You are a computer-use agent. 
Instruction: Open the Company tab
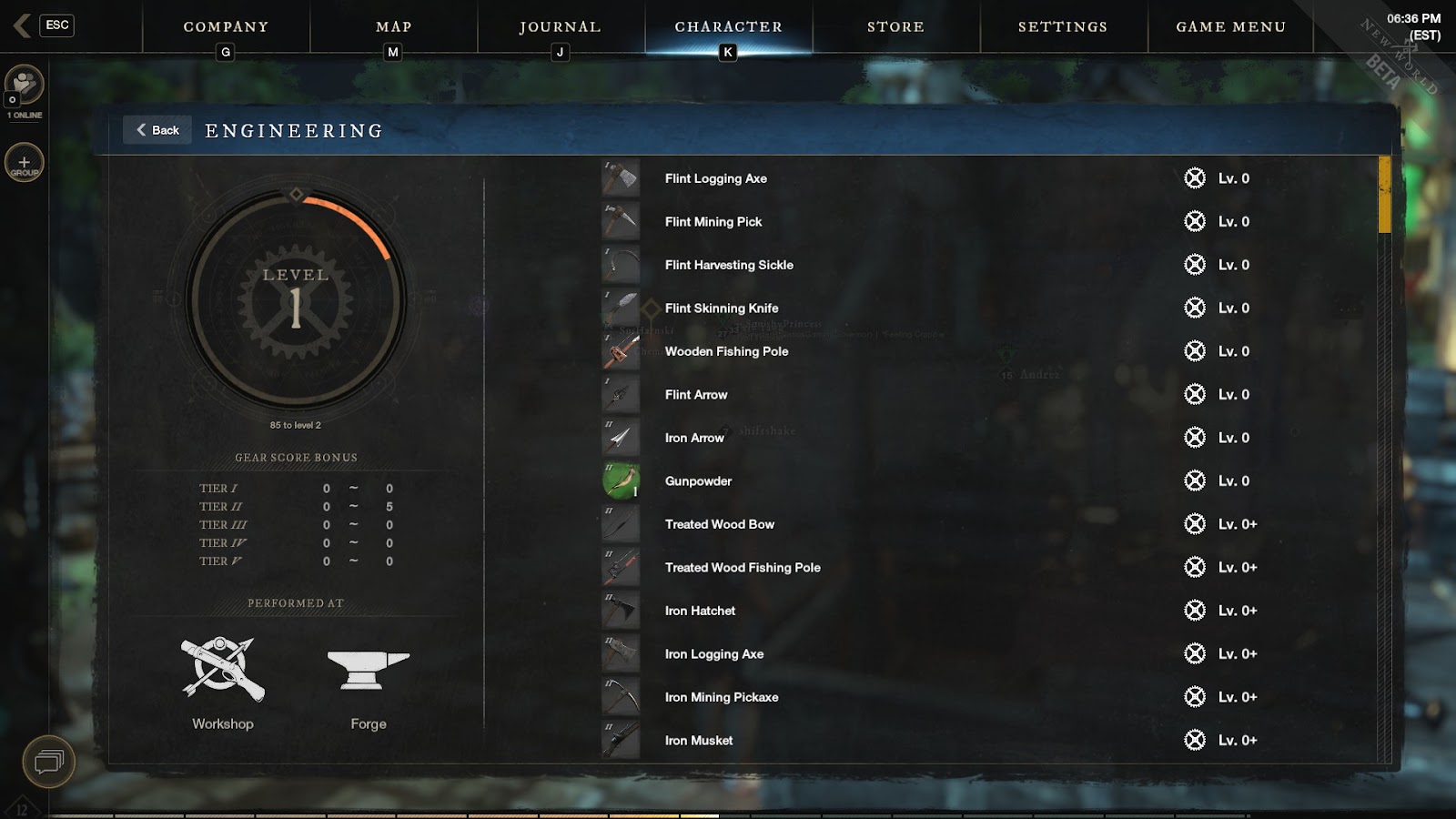[x=226, y=27]
